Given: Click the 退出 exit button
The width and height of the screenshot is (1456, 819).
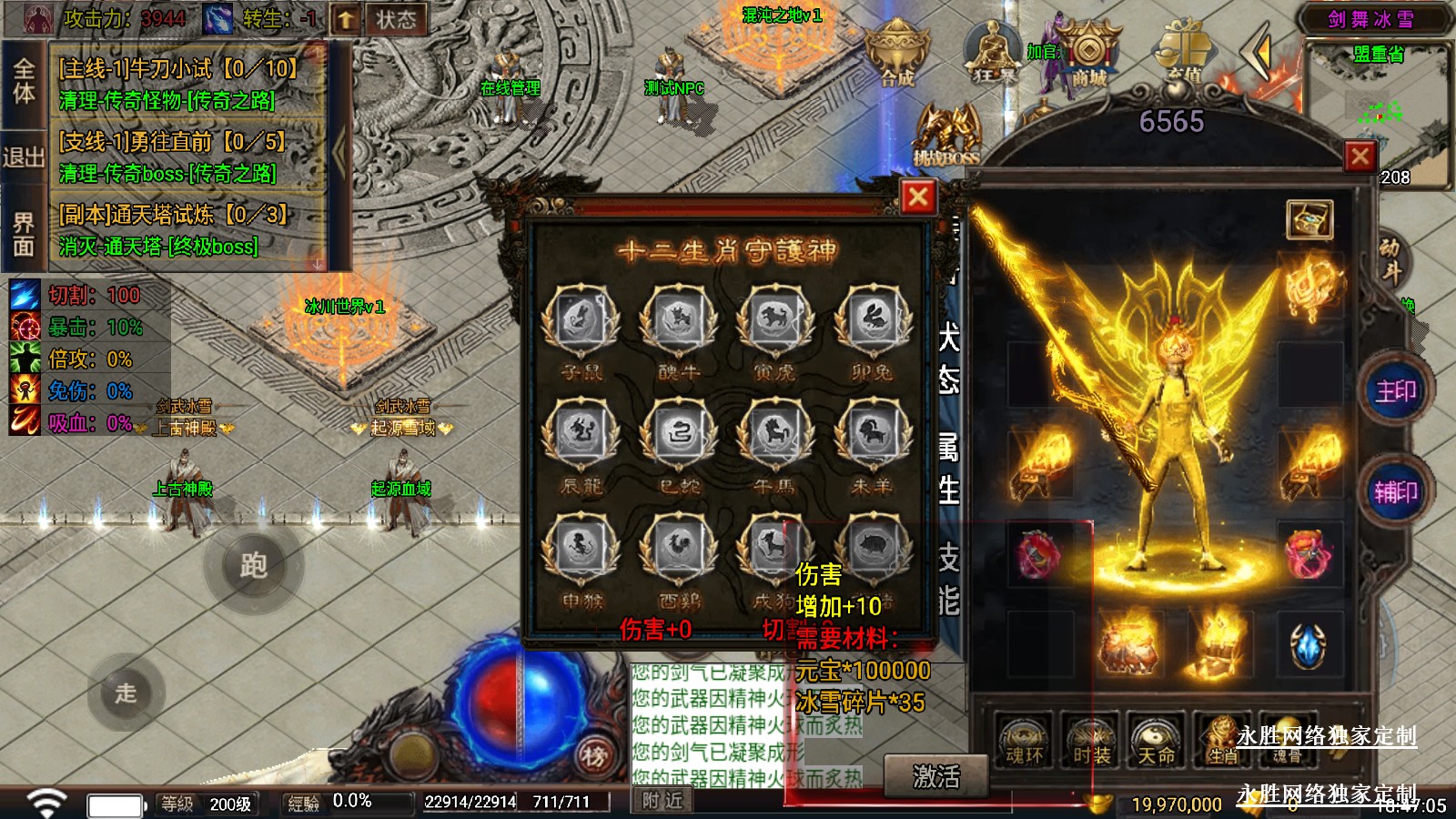Looking at the screenshot, I should (x=23, y=157).
